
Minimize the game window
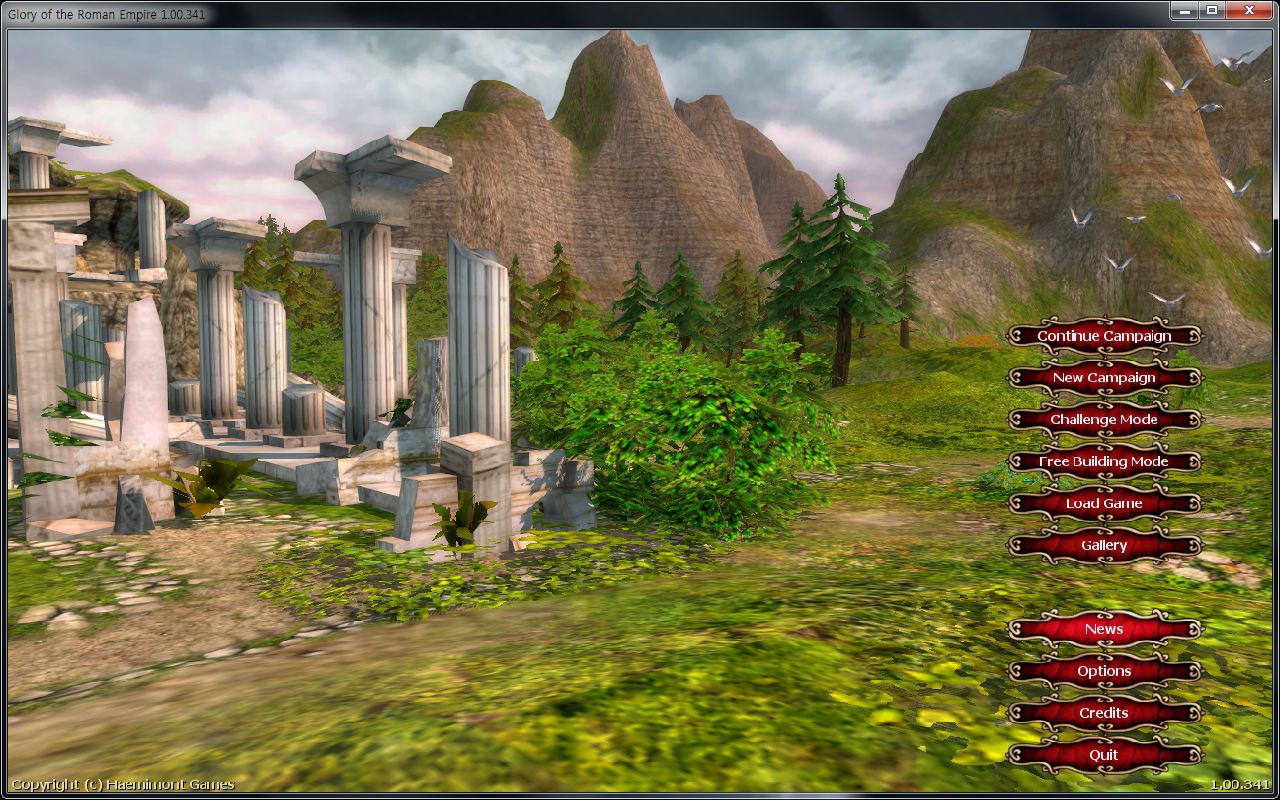click(x=1186, y=10)
